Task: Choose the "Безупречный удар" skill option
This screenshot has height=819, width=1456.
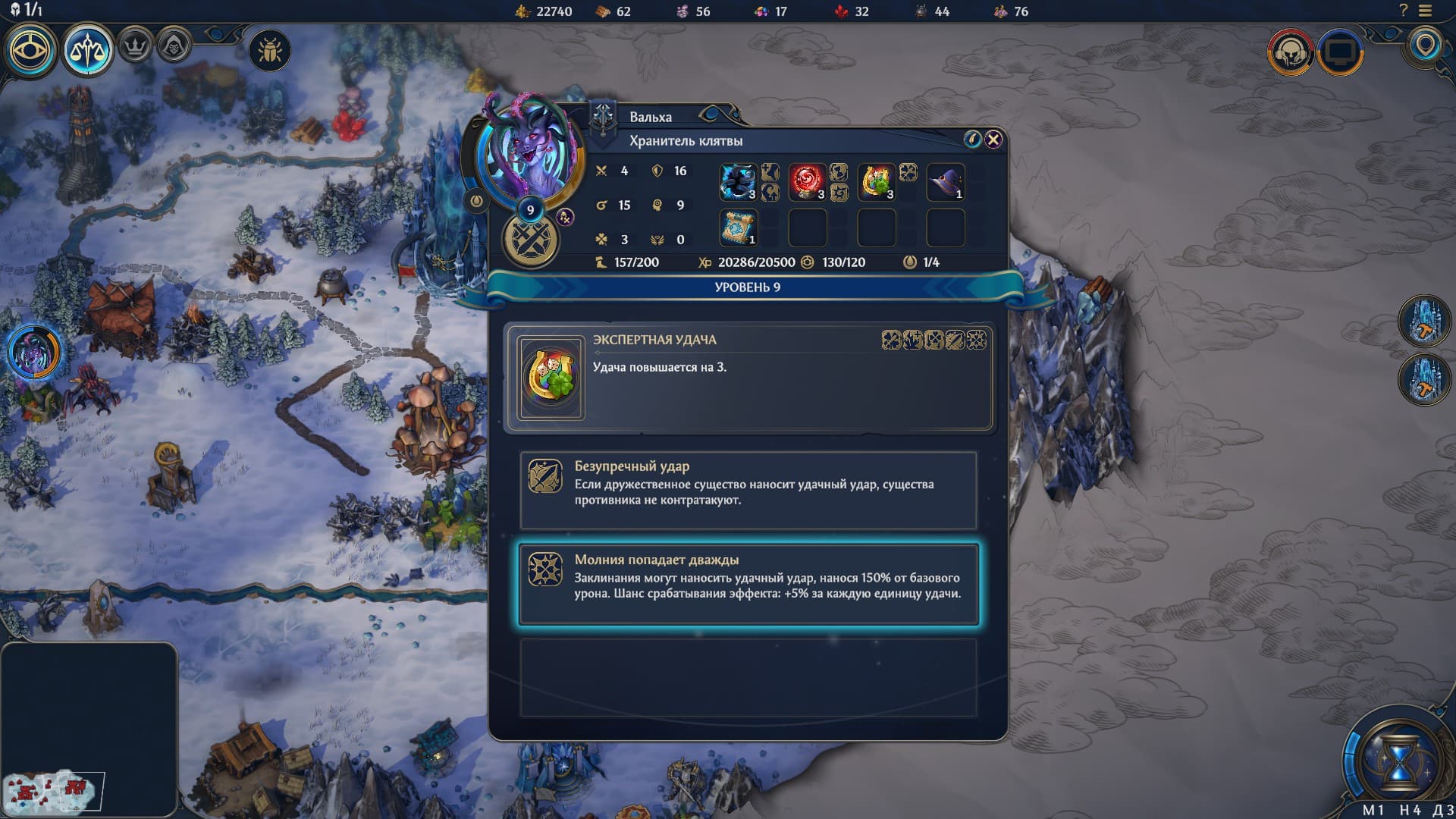Action: pyautogui.click(x=748, y=490)
